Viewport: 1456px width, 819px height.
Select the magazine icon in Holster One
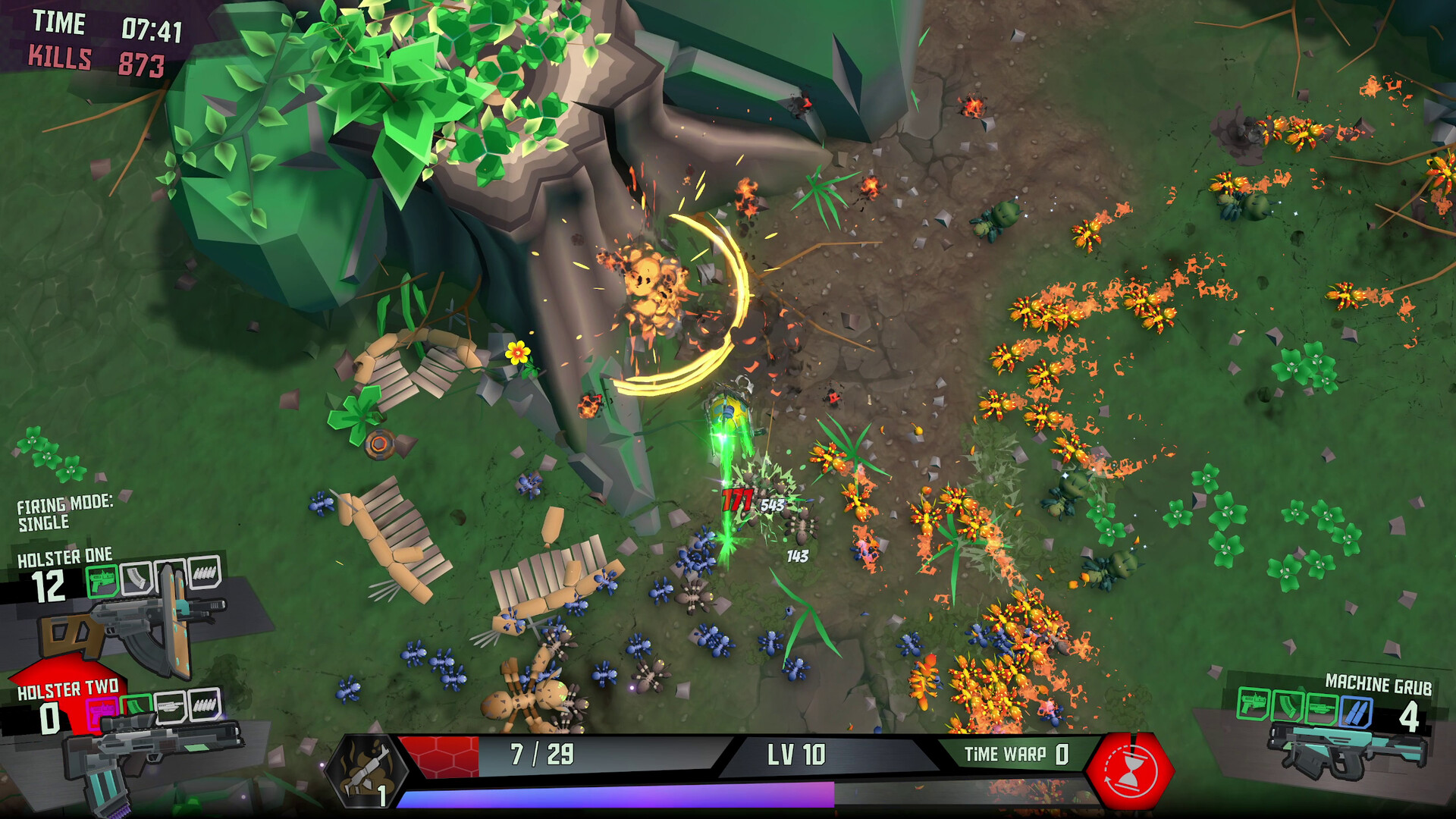[137, 578]
